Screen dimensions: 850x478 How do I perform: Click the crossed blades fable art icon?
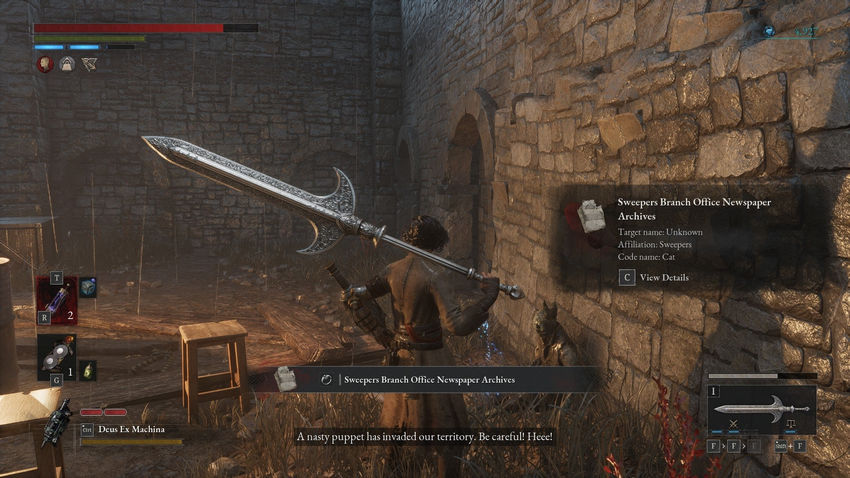[x=734, y=425]
